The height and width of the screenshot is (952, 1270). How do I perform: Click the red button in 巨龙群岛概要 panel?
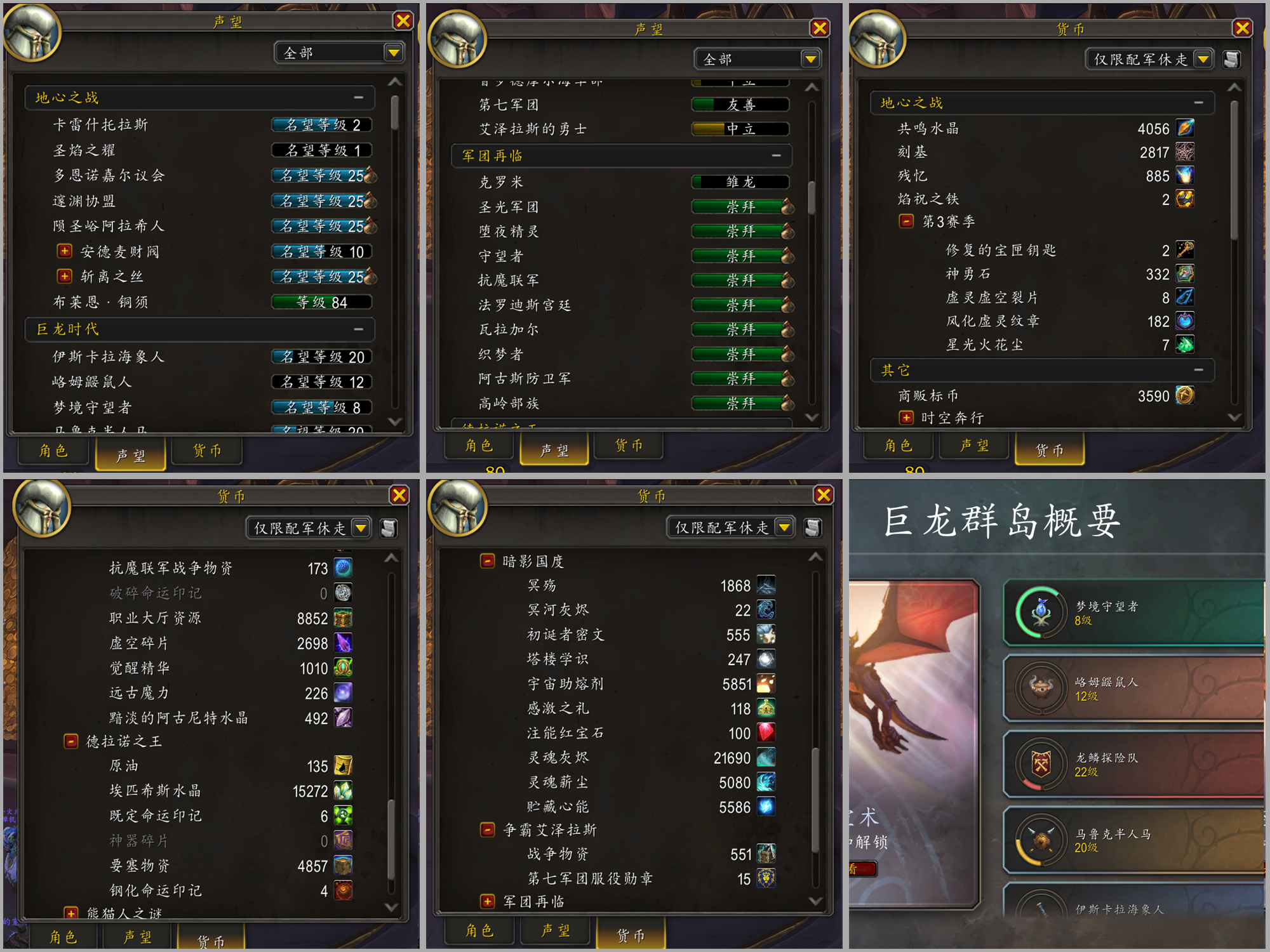pyautogui.click(x=864, y=869)
